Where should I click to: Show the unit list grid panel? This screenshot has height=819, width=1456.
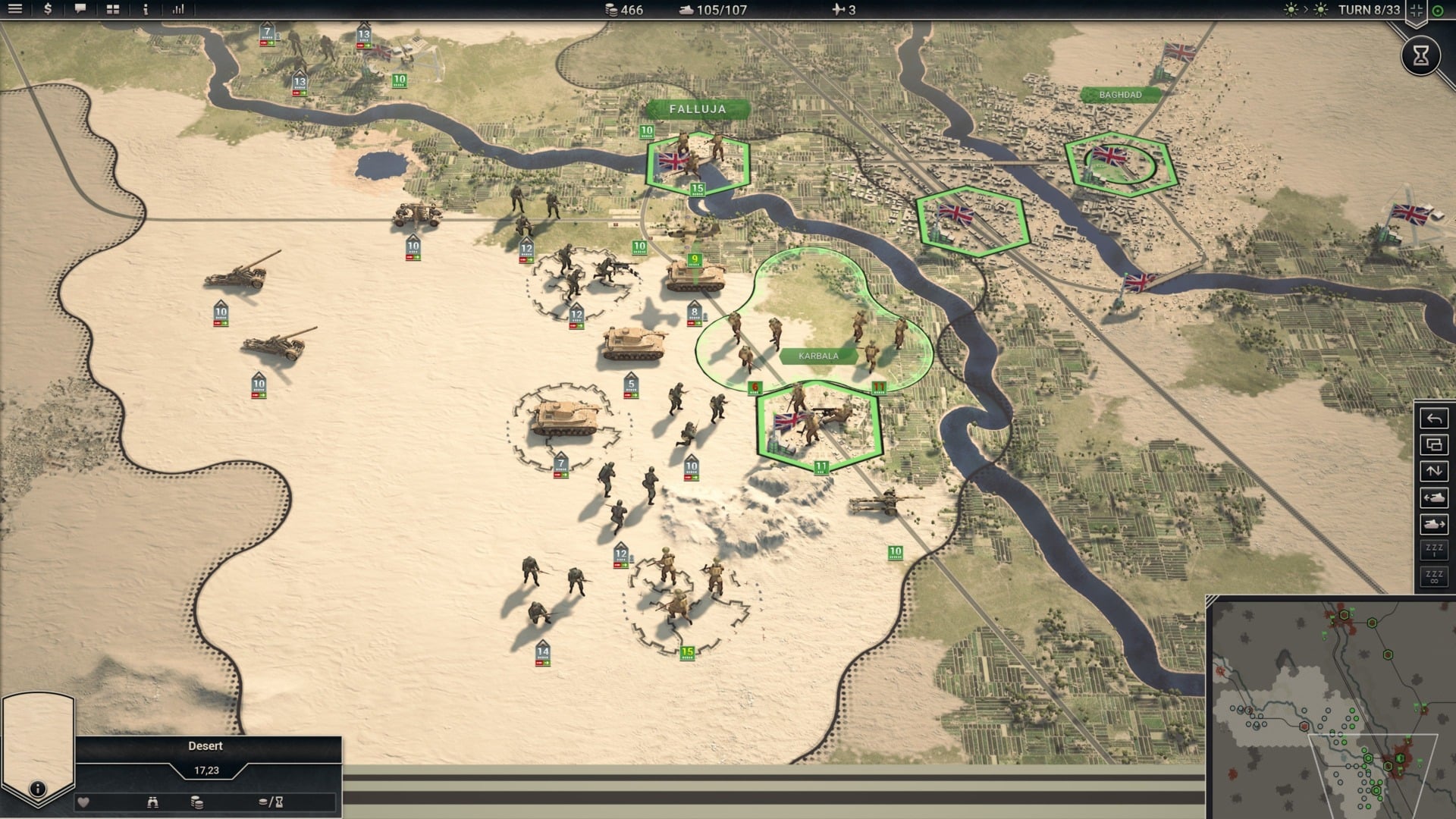tap(113, 9)
